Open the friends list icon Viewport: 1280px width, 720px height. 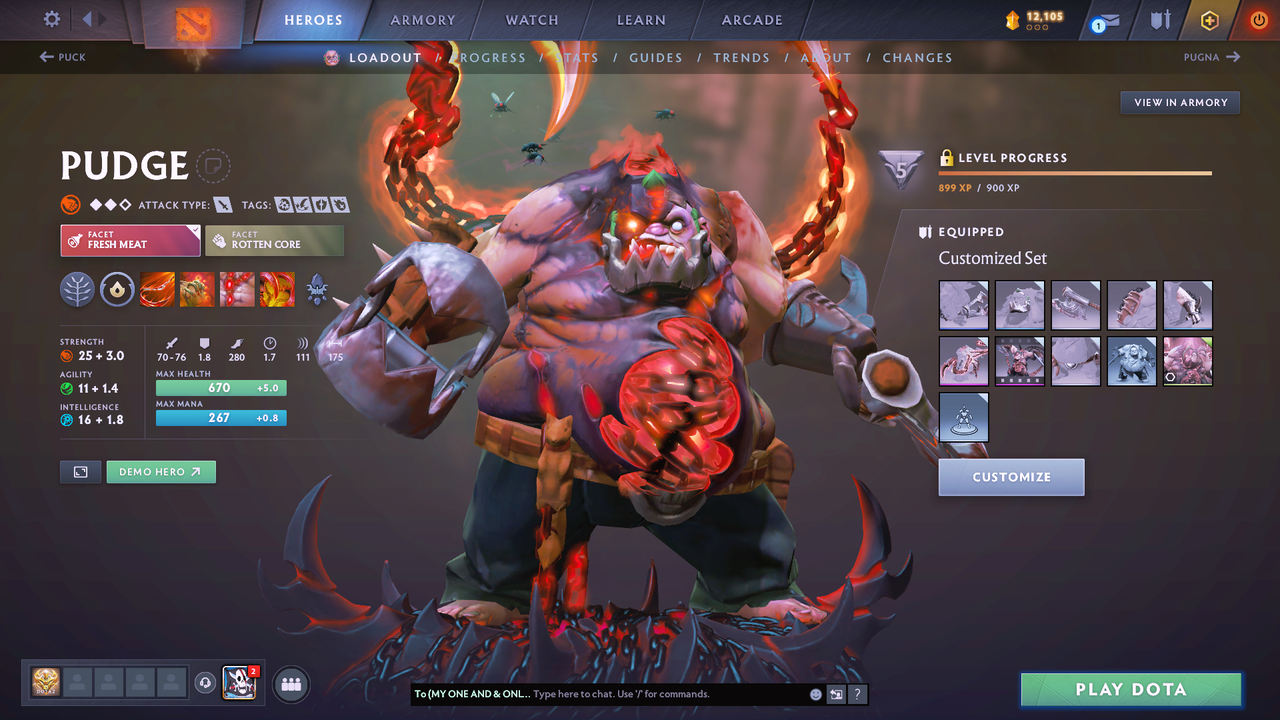(289, 683)
